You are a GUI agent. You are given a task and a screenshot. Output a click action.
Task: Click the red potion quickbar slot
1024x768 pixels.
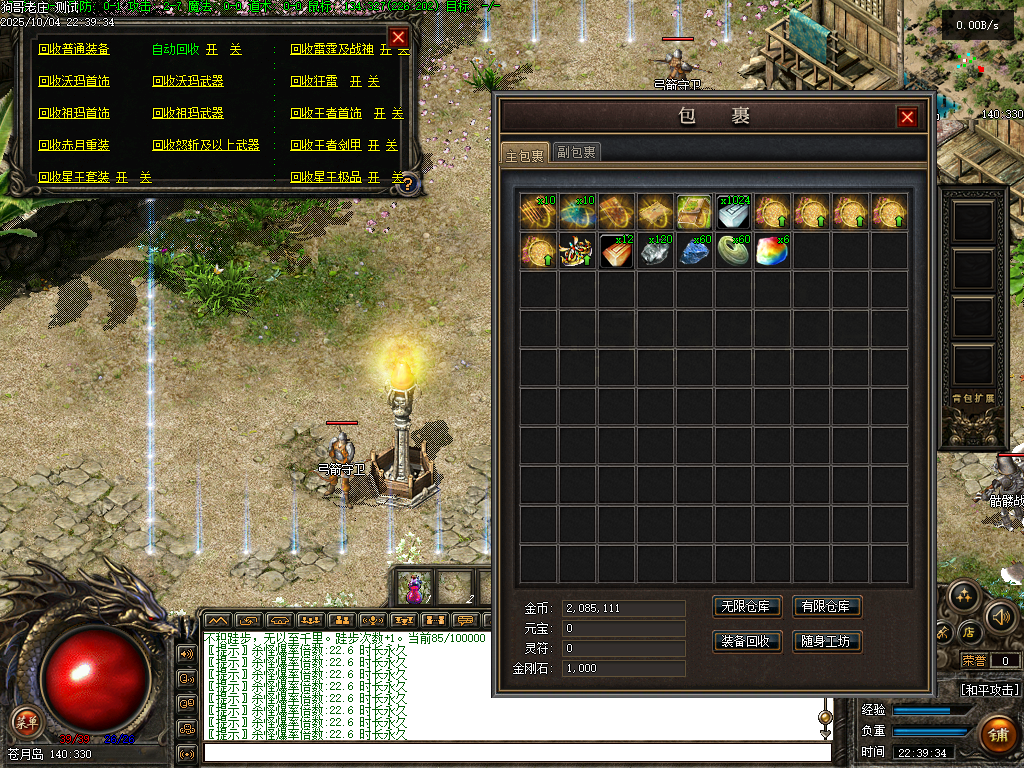(x=414, y=587)
